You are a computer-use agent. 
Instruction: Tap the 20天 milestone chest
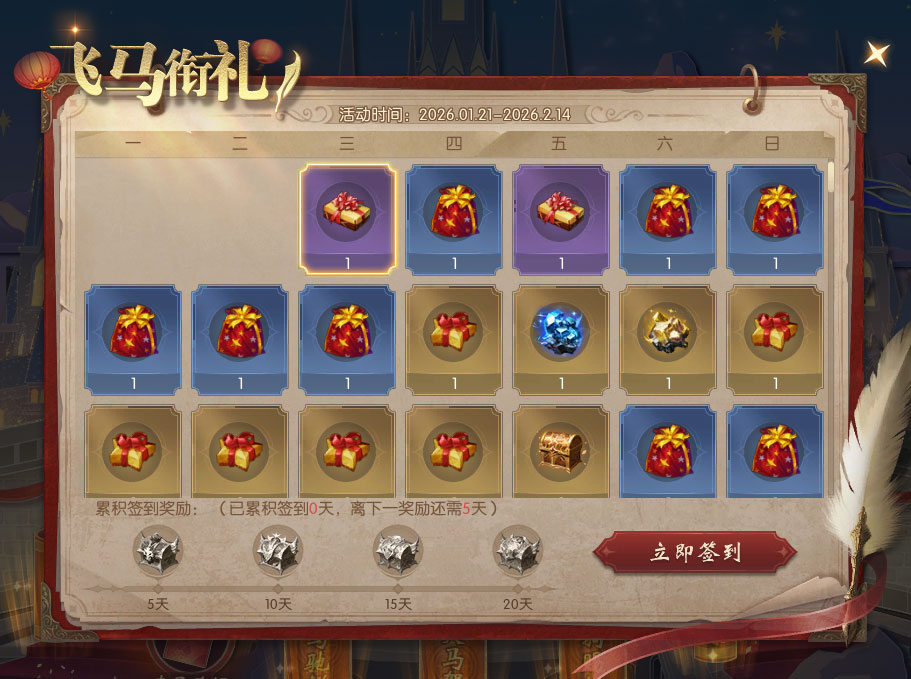[x=517, y=551]
